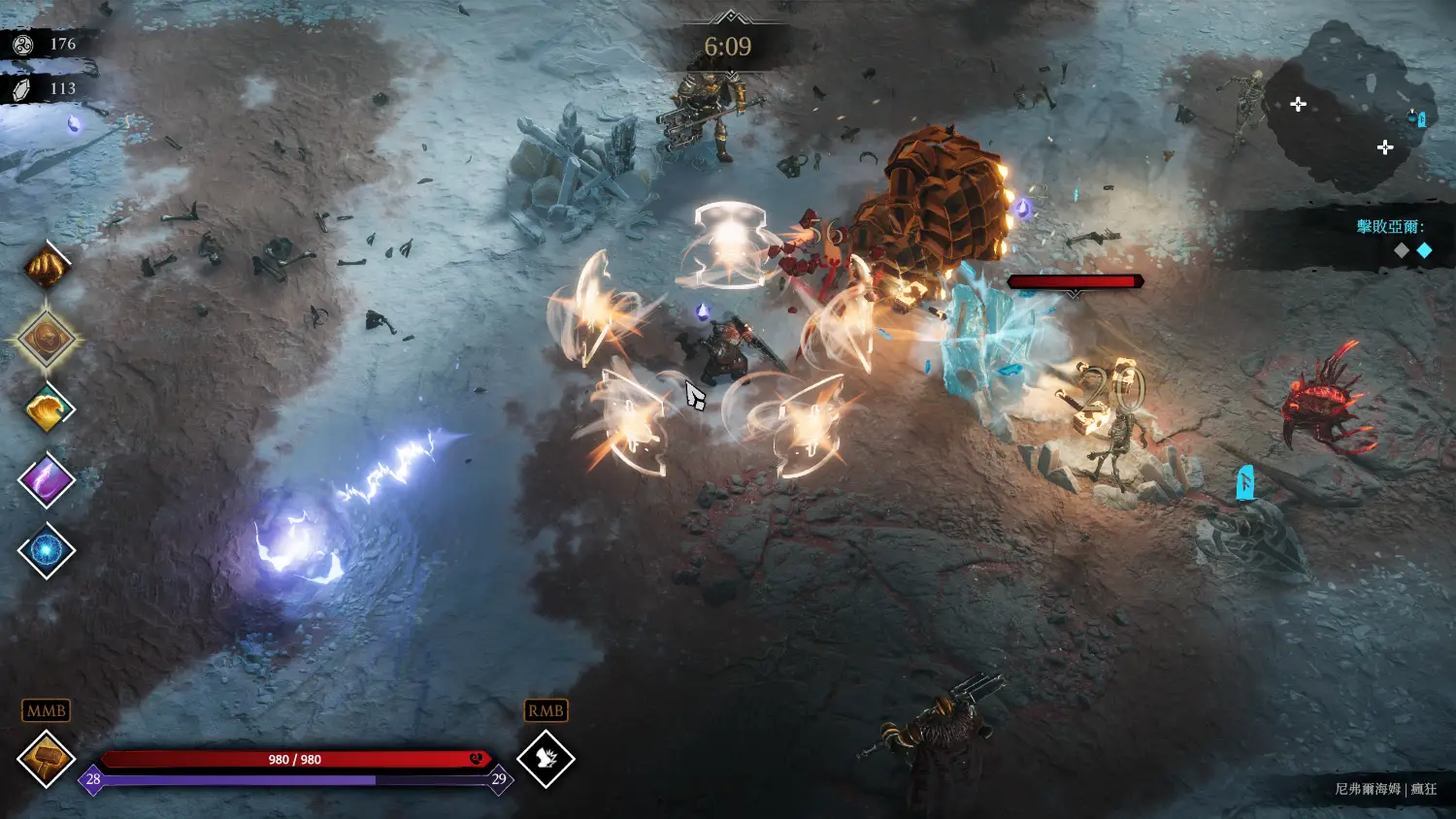Click the blue objective tracker diamond
The image size is (1456, 819).
(1424, 250)
